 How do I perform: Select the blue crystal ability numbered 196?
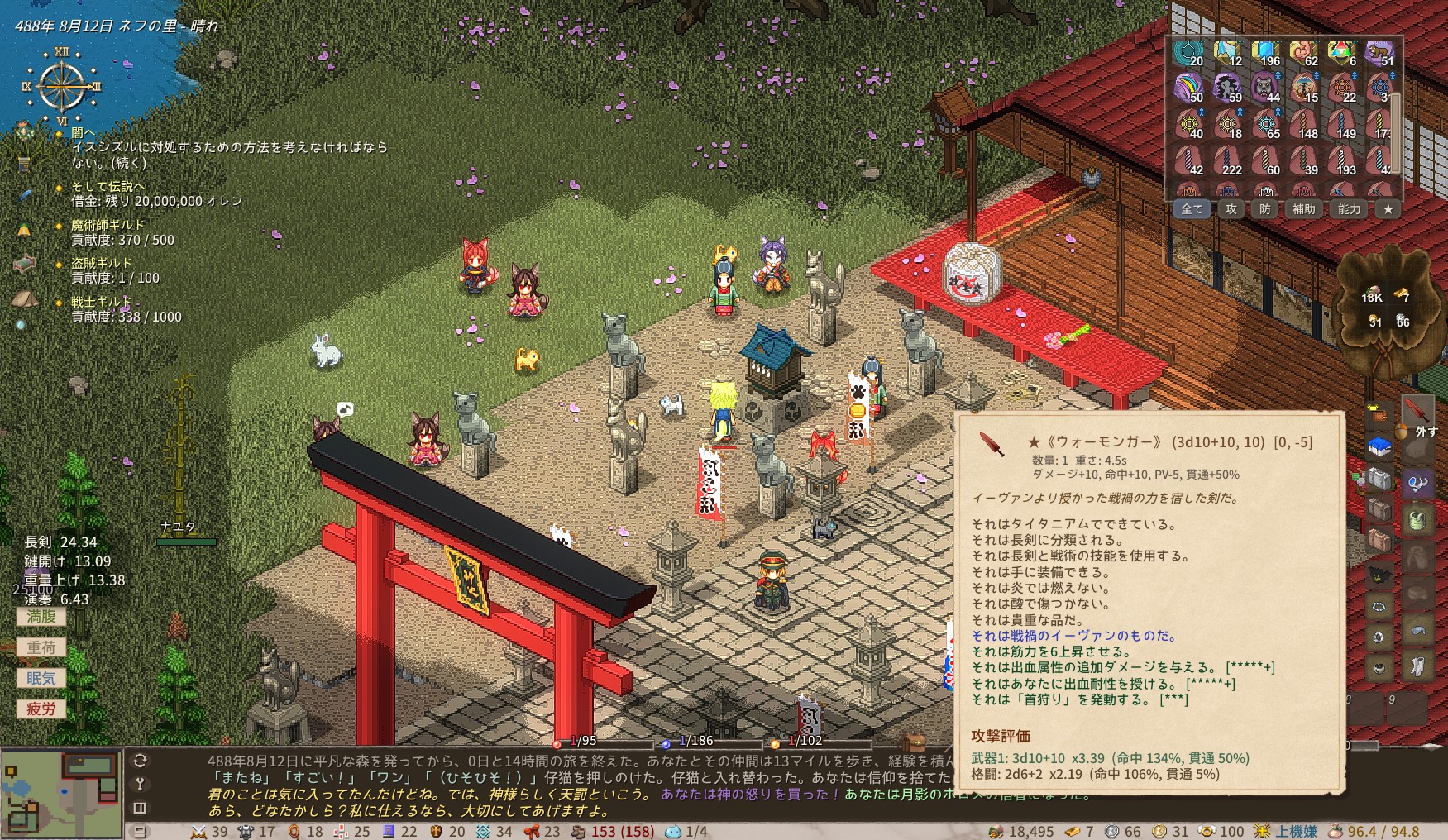point(1265,53)
